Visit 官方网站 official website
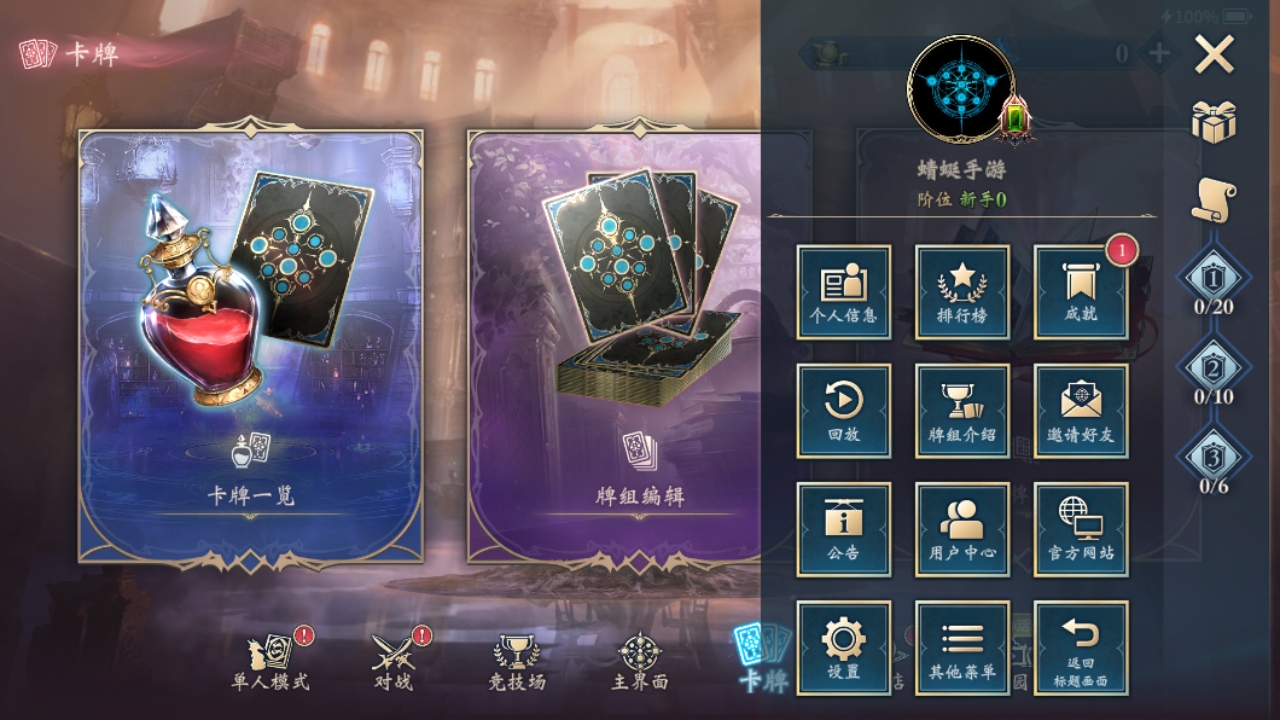The image size is (1280, 720). pyautogui.click(x=1080, y=529)
